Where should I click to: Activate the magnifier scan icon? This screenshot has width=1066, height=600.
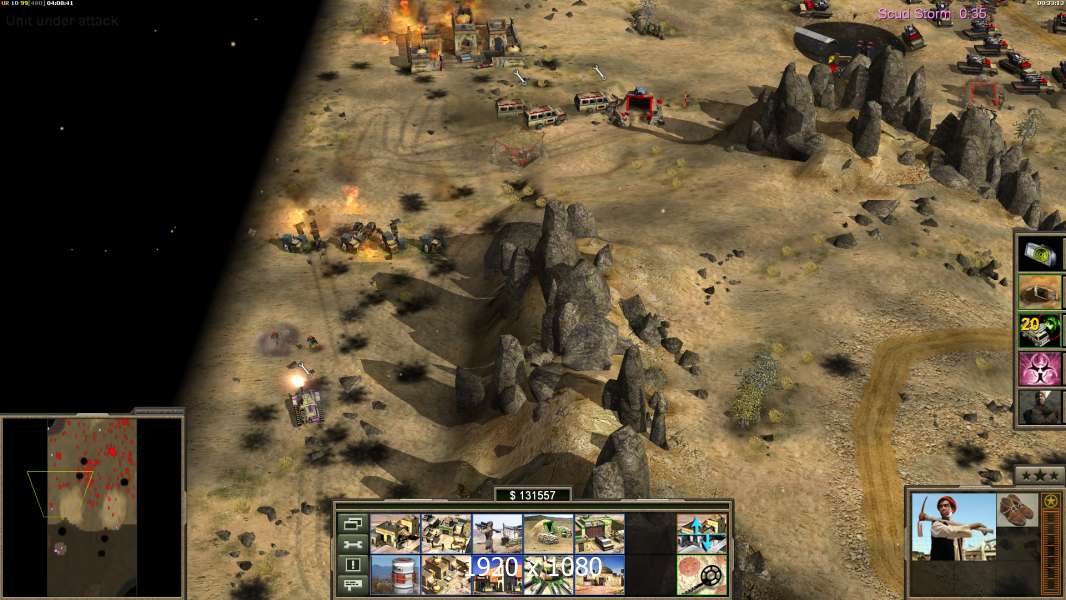tap(701, 574)
